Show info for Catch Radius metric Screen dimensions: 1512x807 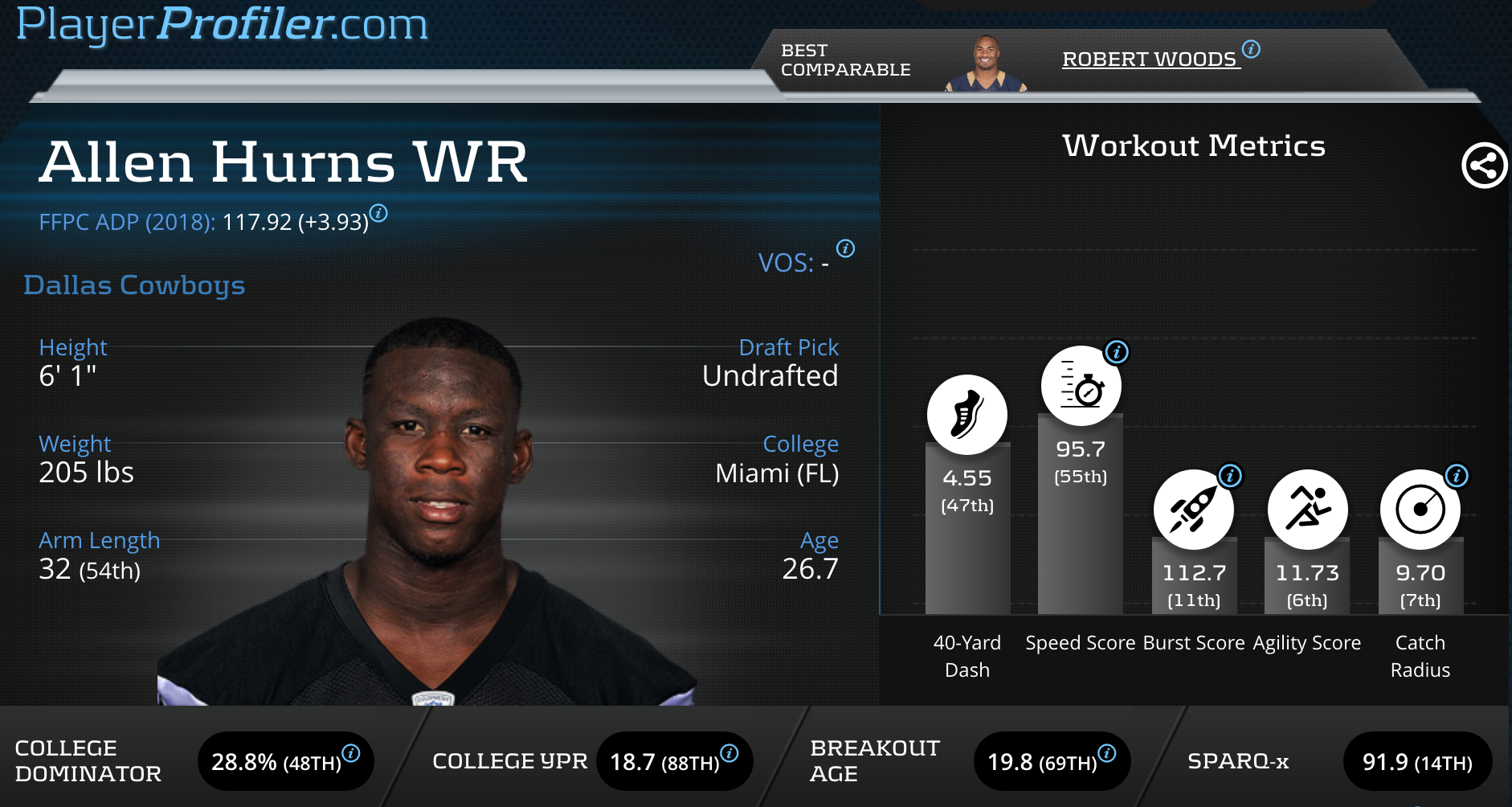coord(1457,476)
